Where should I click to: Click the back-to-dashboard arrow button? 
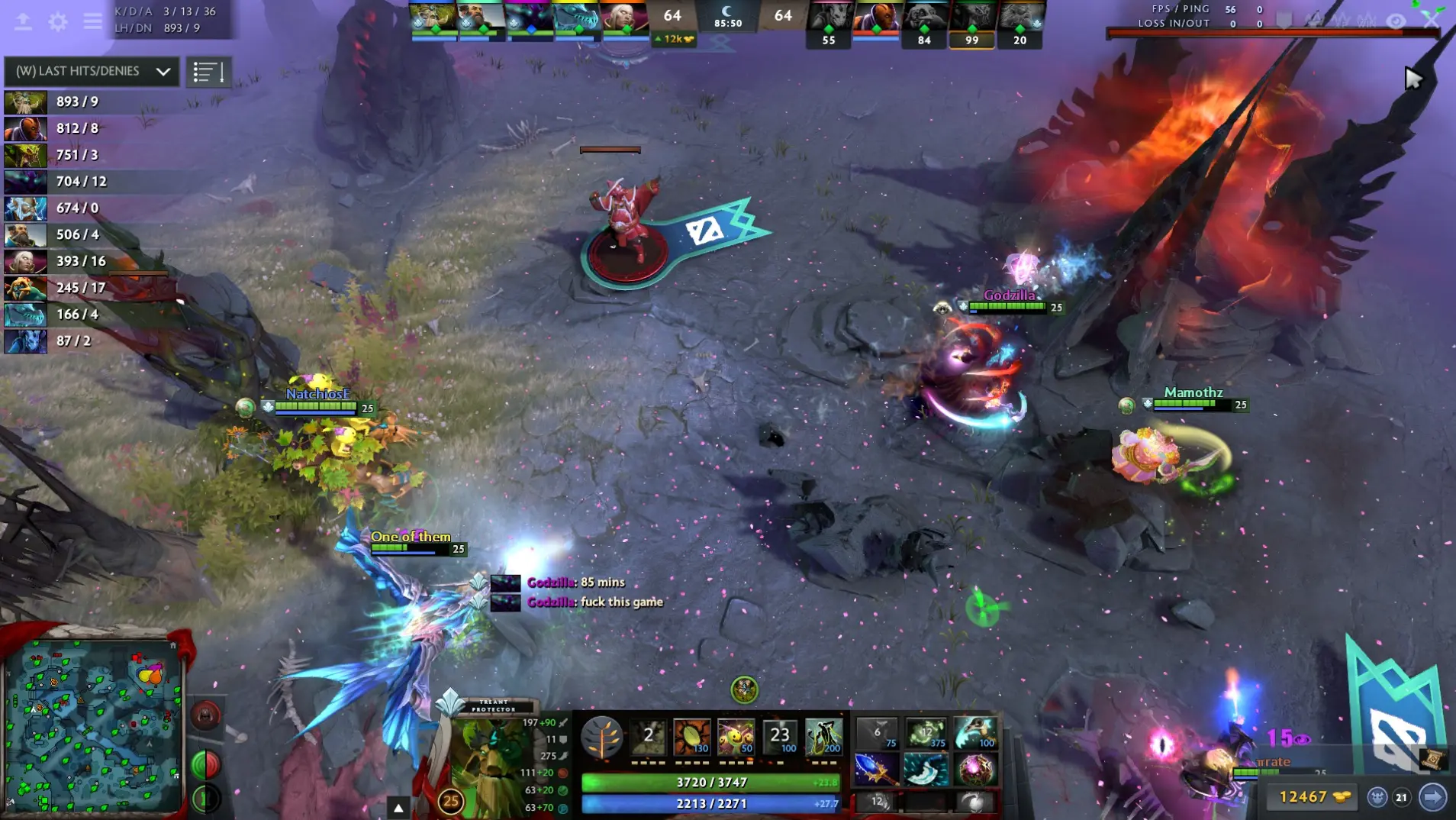23,21
